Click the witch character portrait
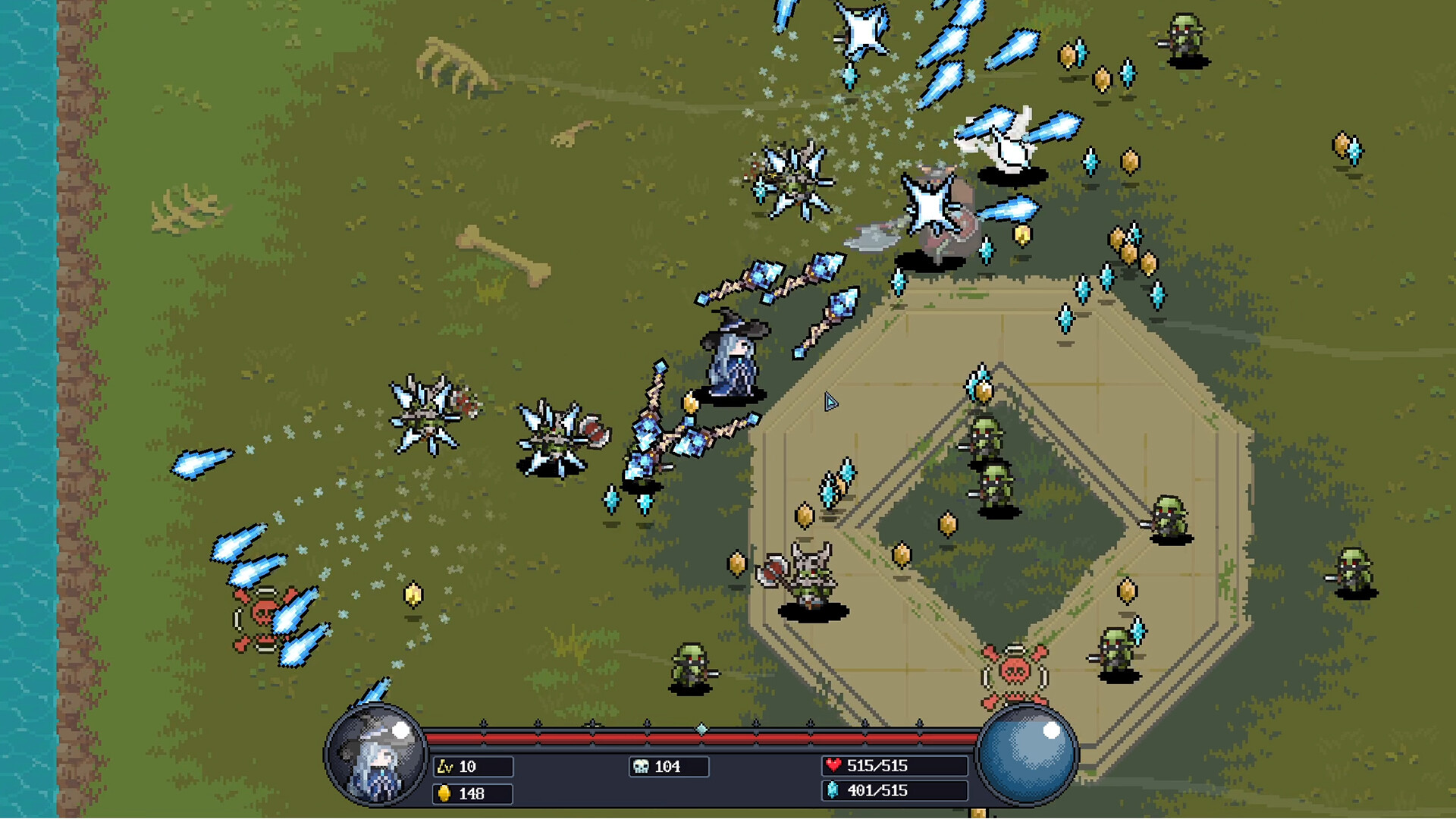The height and width of the screenshot is (819, 1456). tap(375, 755)
